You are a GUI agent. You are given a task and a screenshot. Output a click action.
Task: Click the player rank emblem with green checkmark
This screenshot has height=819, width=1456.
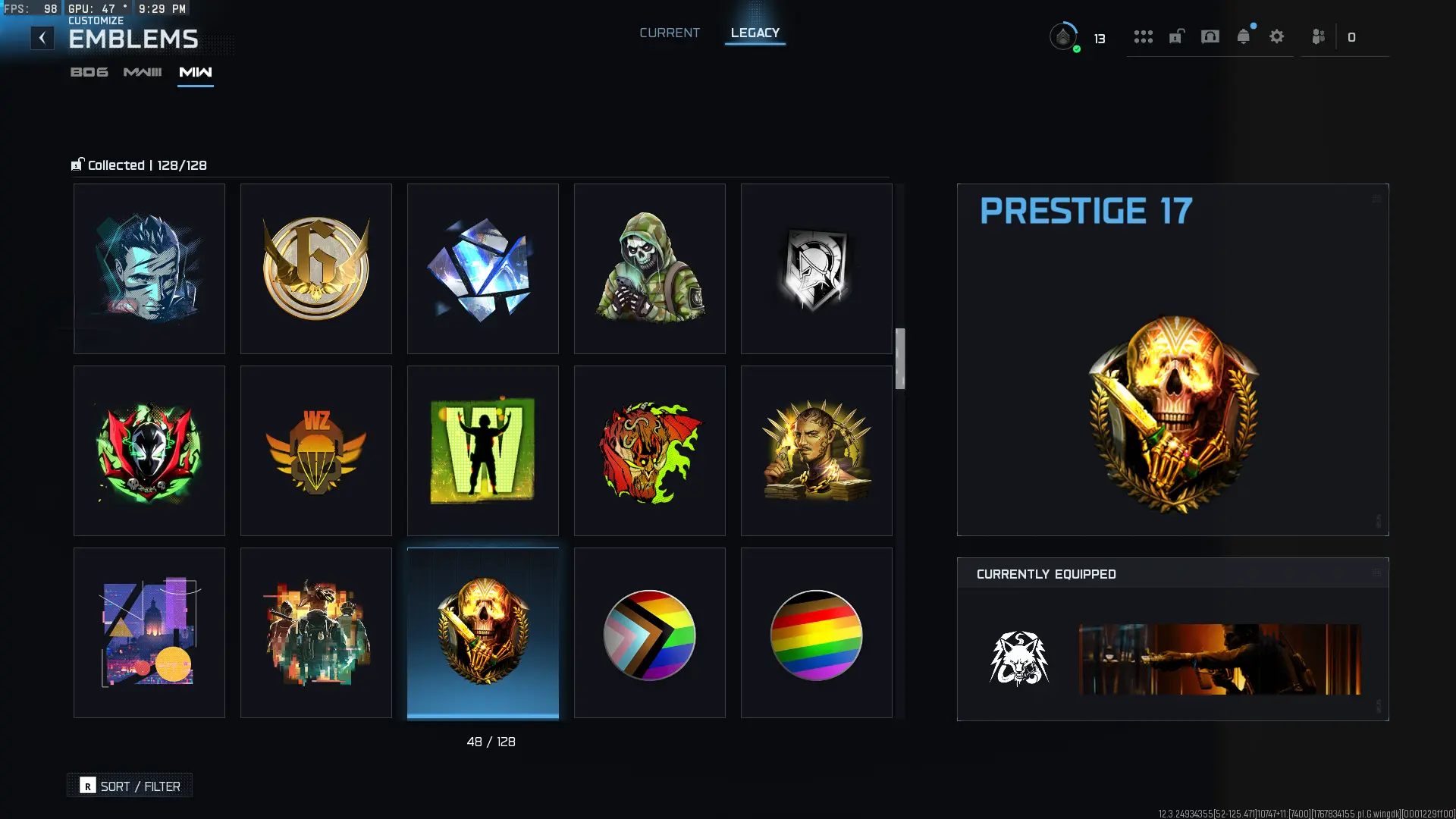(1065, 35)
